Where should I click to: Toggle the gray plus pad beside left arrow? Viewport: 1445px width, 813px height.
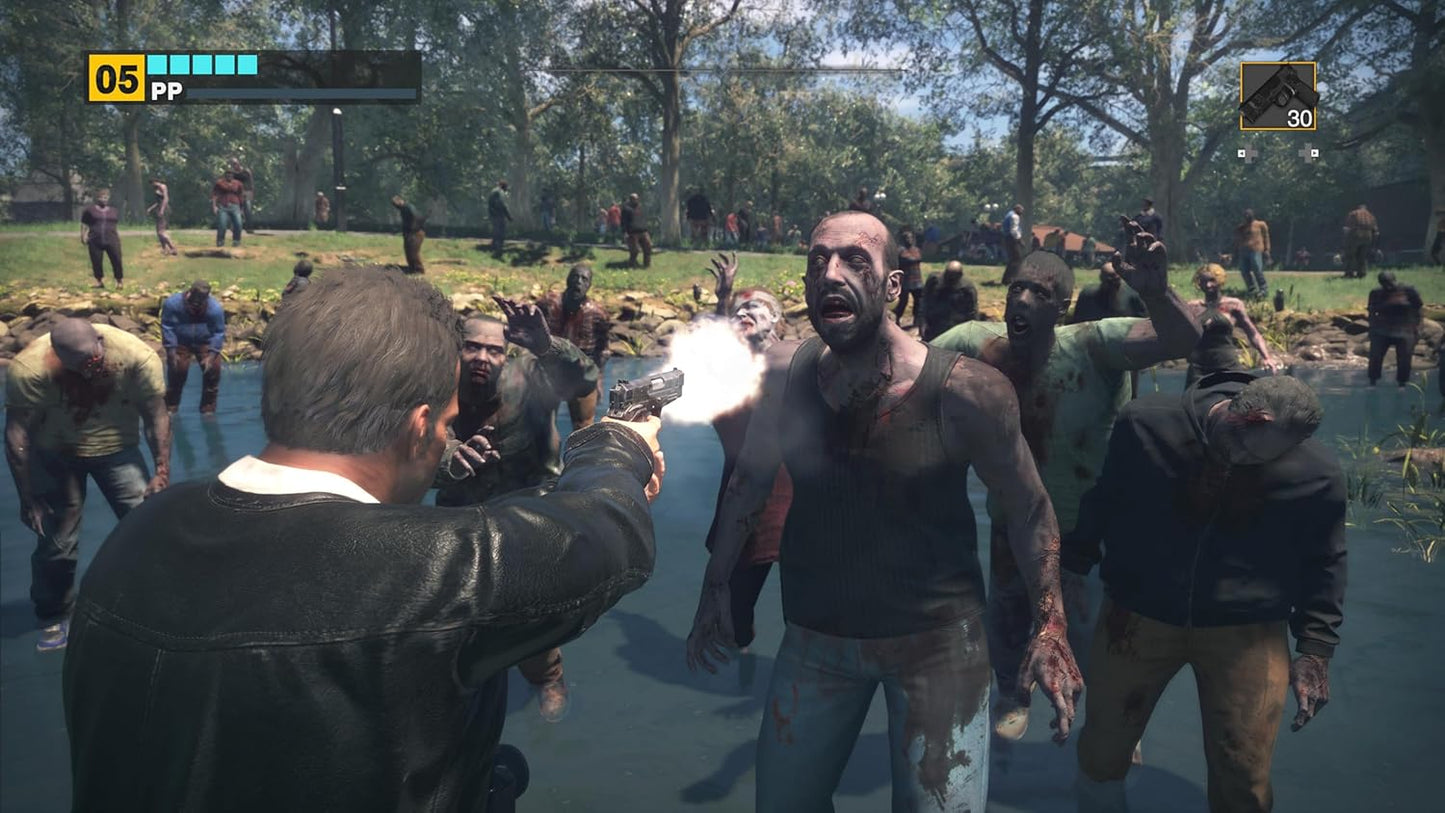(x=1250, y=153)
